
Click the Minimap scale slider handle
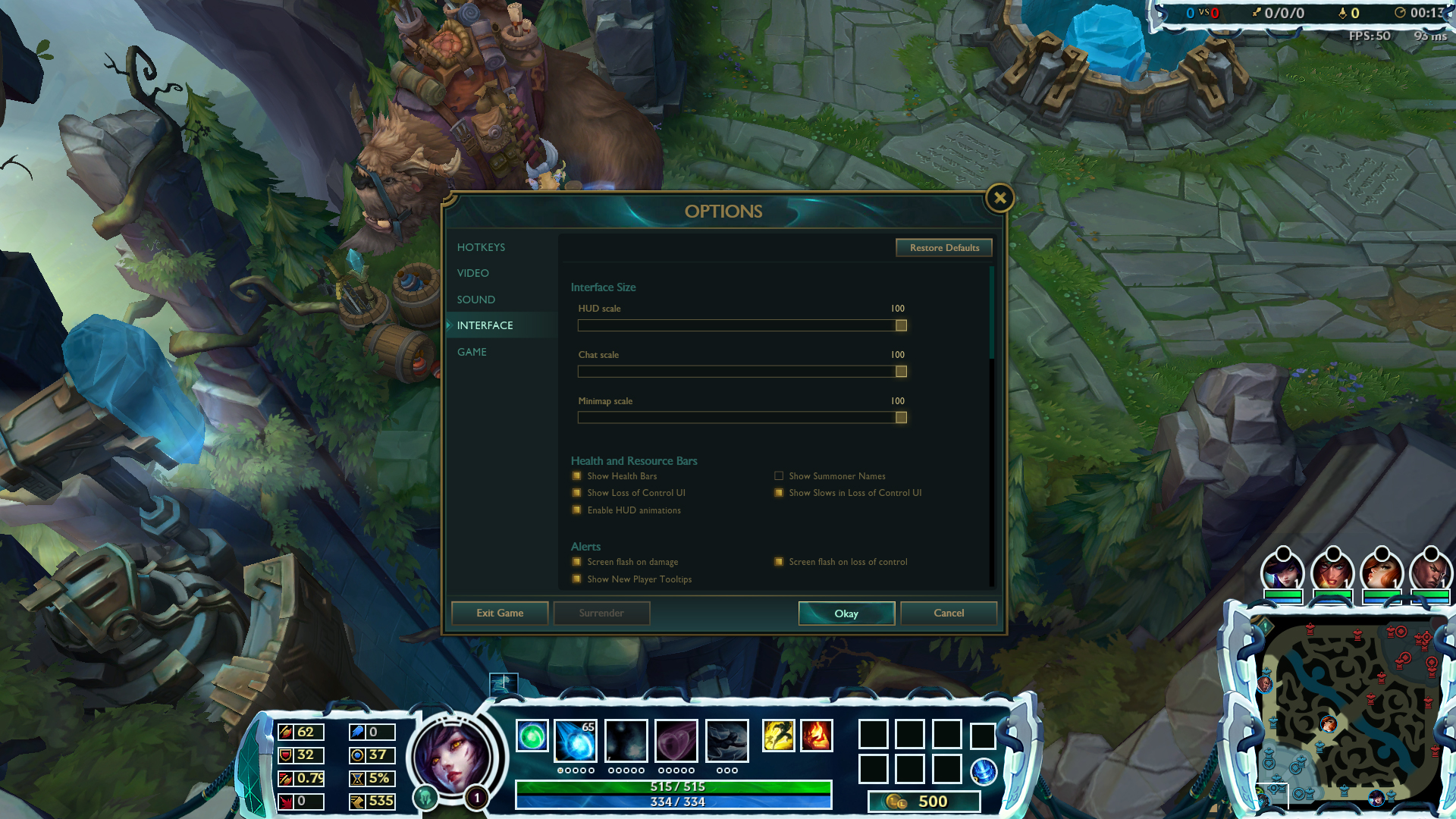(x=901, y=417)
